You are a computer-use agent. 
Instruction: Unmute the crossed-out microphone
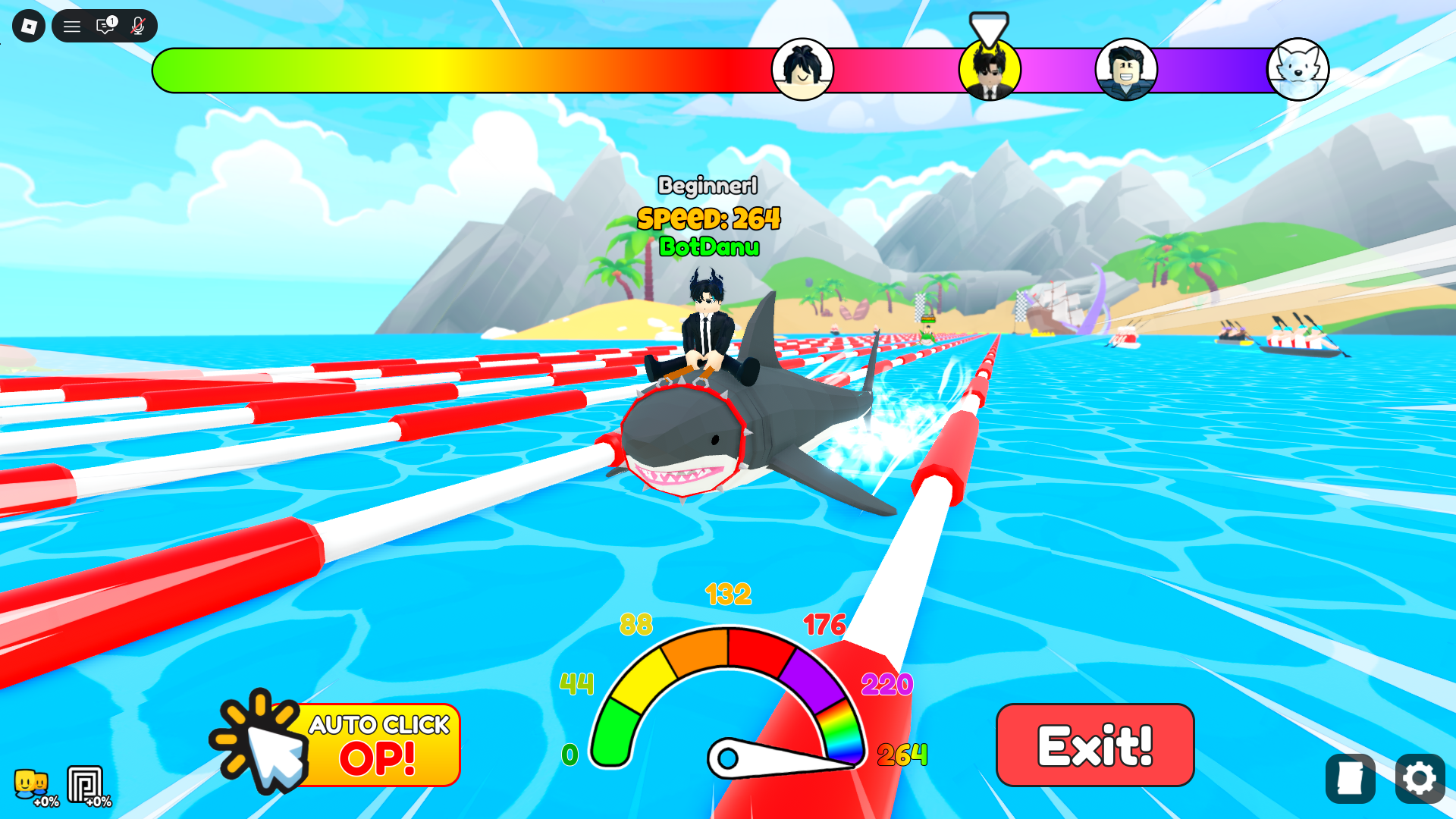[x=136, y=26]
